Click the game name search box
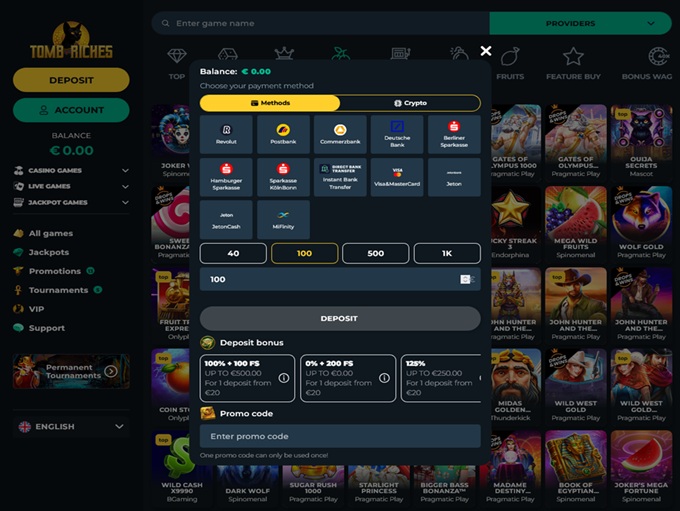Image resolution: width=680 pixels, height=511 pixels. click(x=320, y=23)
